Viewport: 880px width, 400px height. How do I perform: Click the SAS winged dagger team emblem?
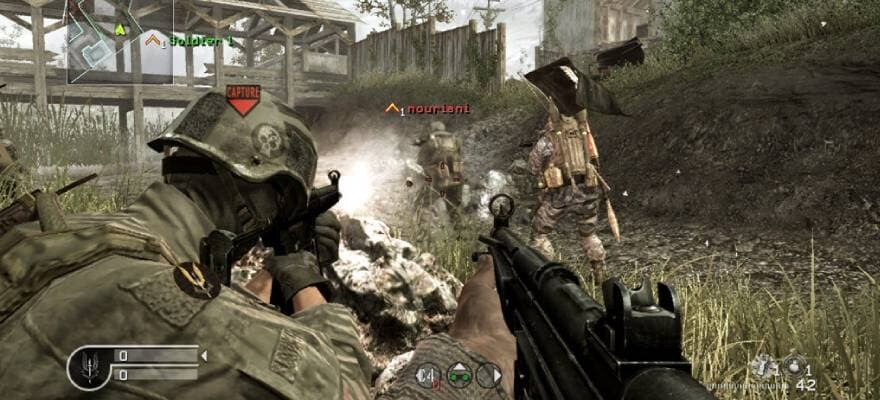click(x=88, y=367)
